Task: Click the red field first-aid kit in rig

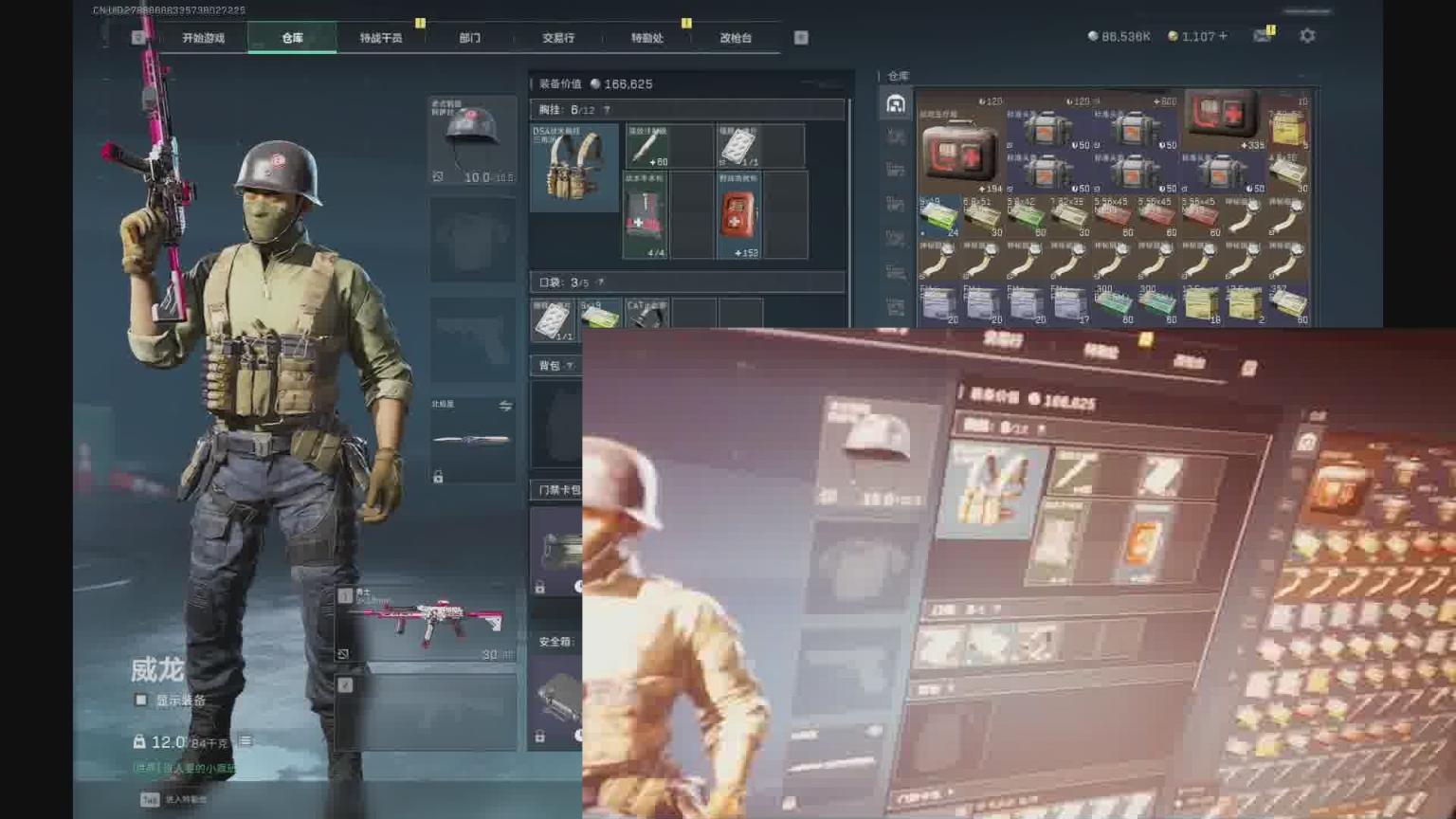Action: tap(738, 215)
